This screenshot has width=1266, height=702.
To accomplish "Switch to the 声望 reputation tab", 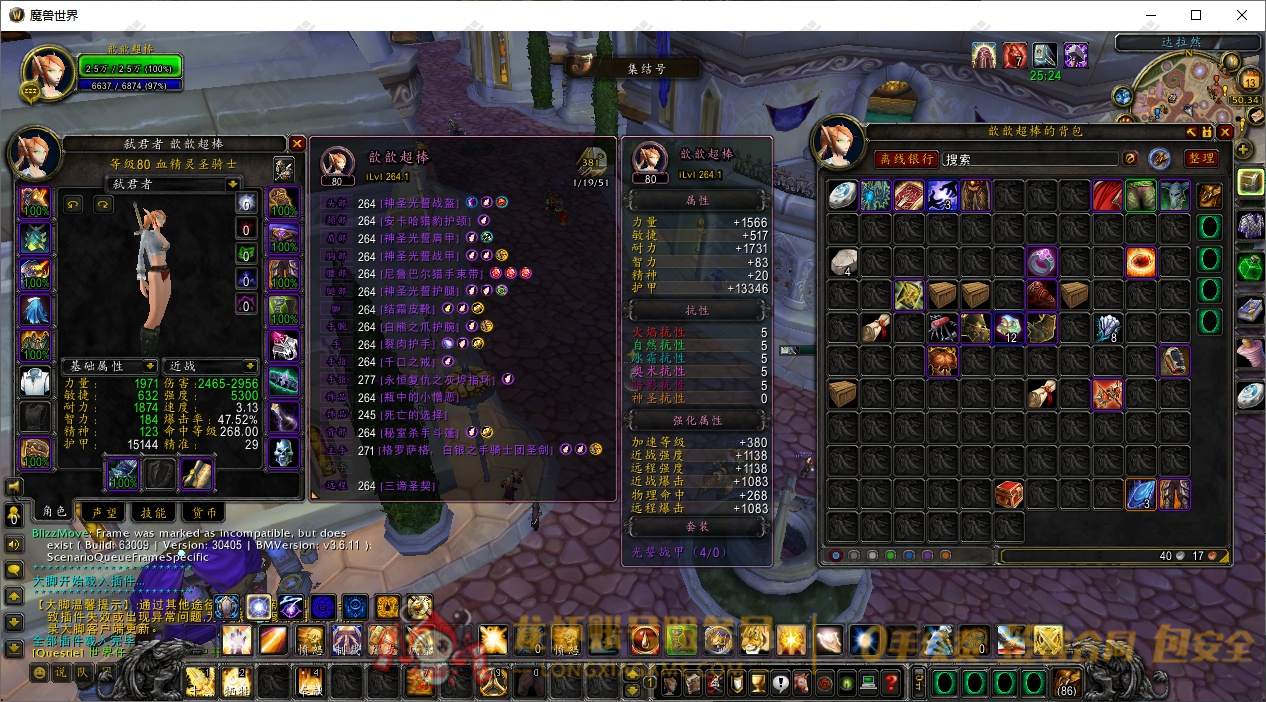I will 104,511.
